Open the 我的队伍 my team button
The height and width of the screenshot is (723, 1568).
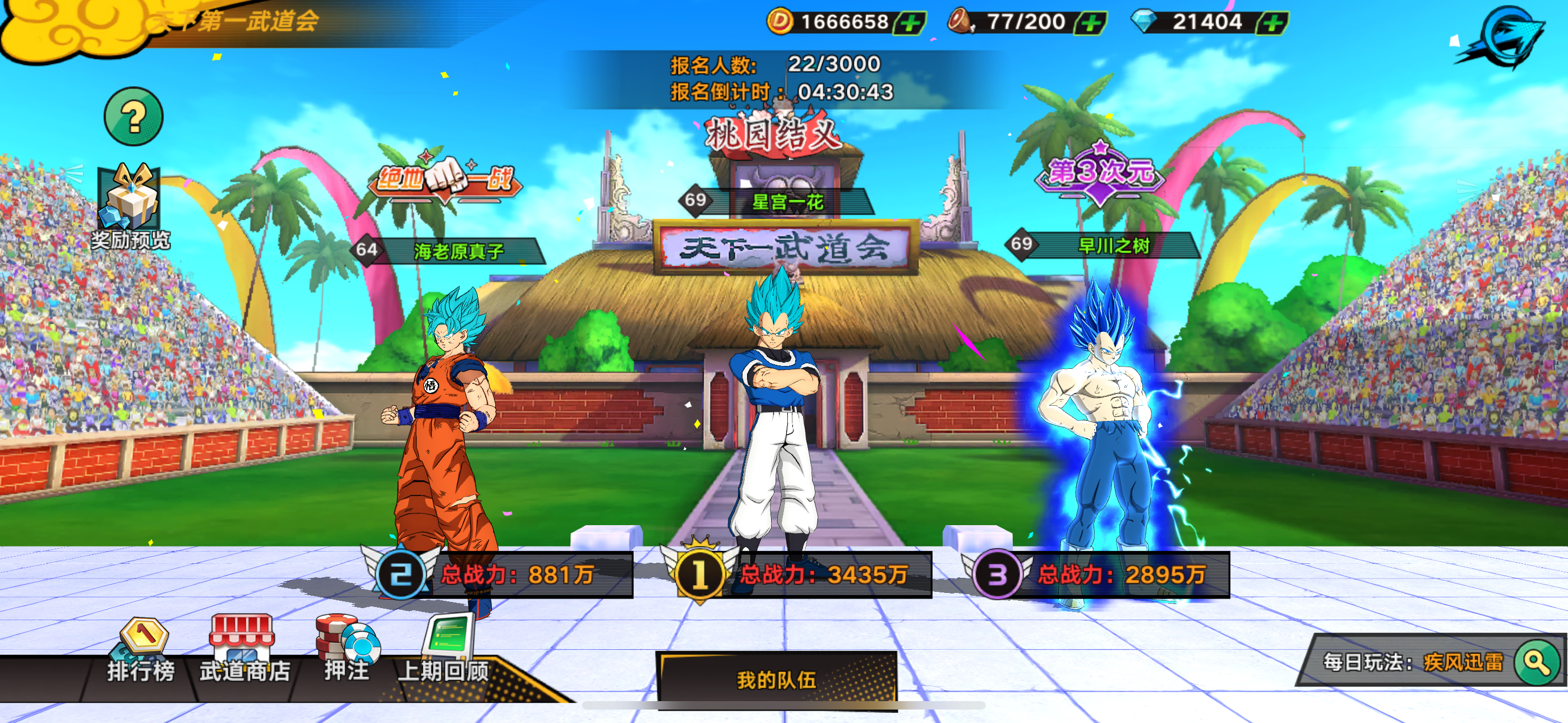point(776,679)
